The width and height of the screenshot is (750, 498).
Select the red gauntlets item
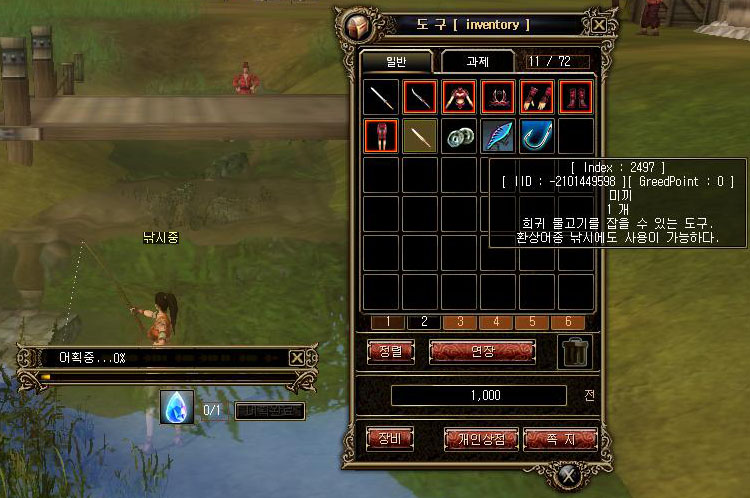click(x=537, y=97)
